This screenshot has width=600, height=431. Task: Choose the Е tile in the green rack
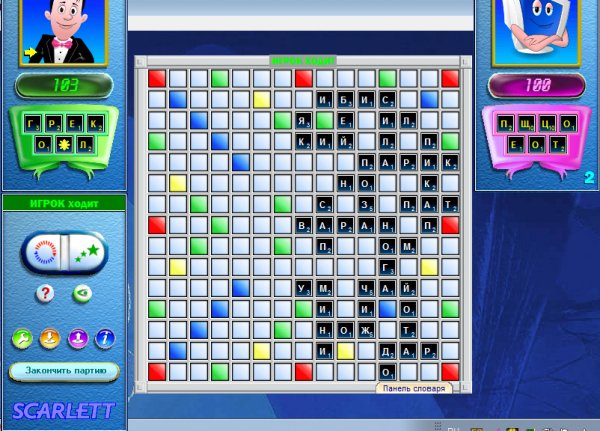(x=75, y=124)
